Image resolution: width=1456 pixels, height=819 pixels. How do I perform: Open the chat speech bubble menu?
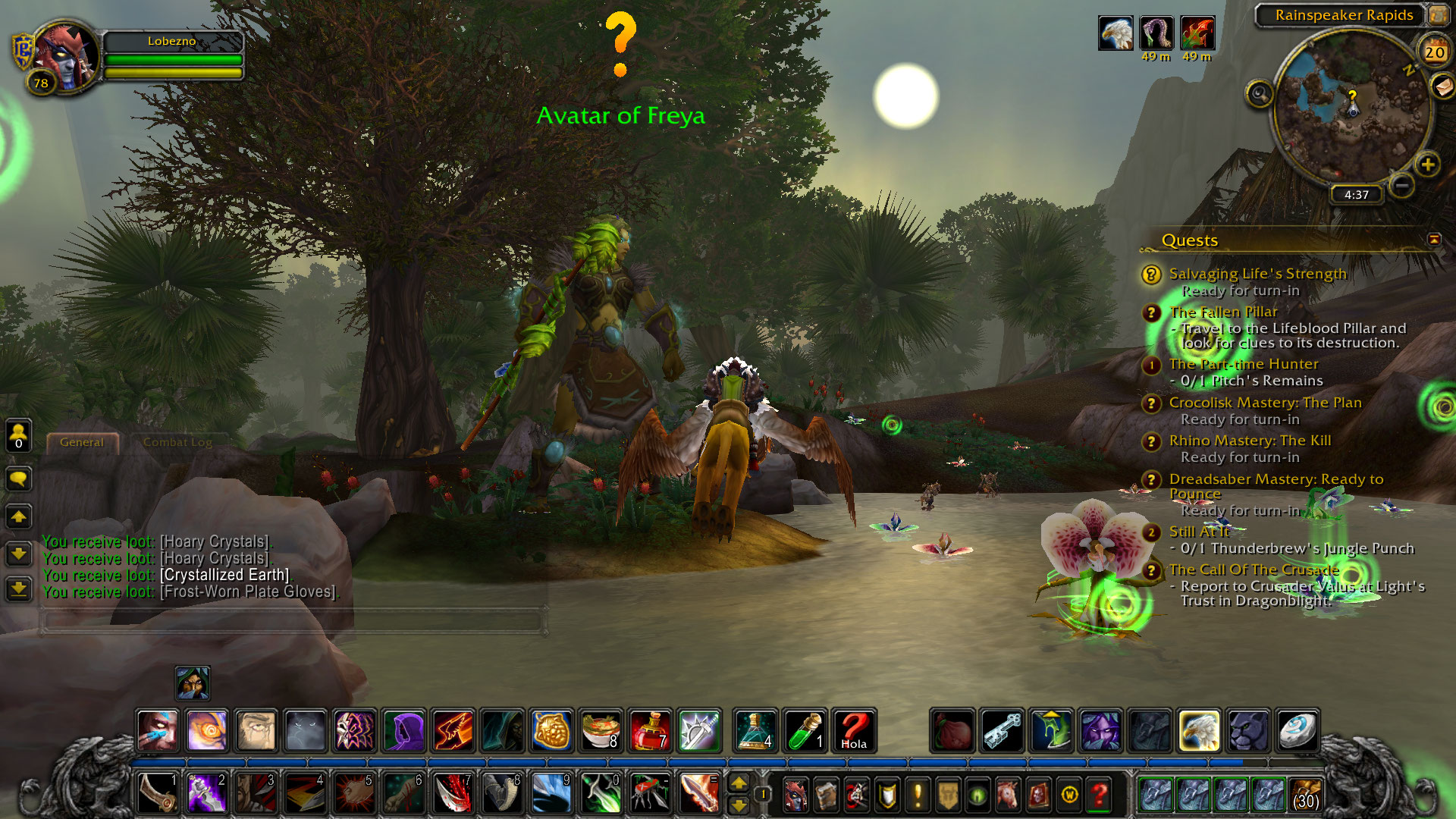click(18, 479)
